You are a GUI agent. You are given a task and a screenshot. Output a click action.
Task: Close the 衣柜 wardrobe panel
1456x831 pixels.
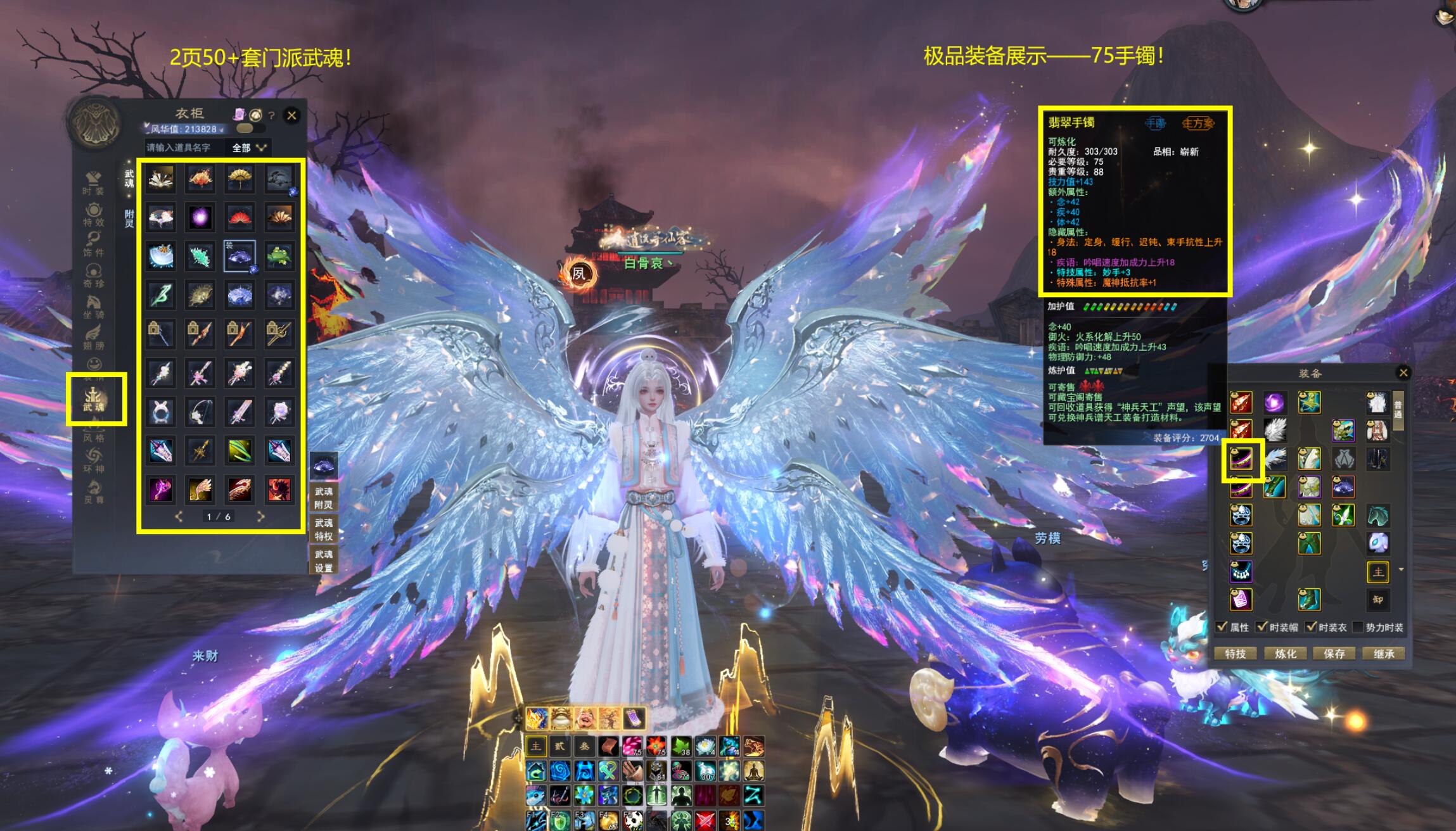pyautogui.click(x=291, y=115)
